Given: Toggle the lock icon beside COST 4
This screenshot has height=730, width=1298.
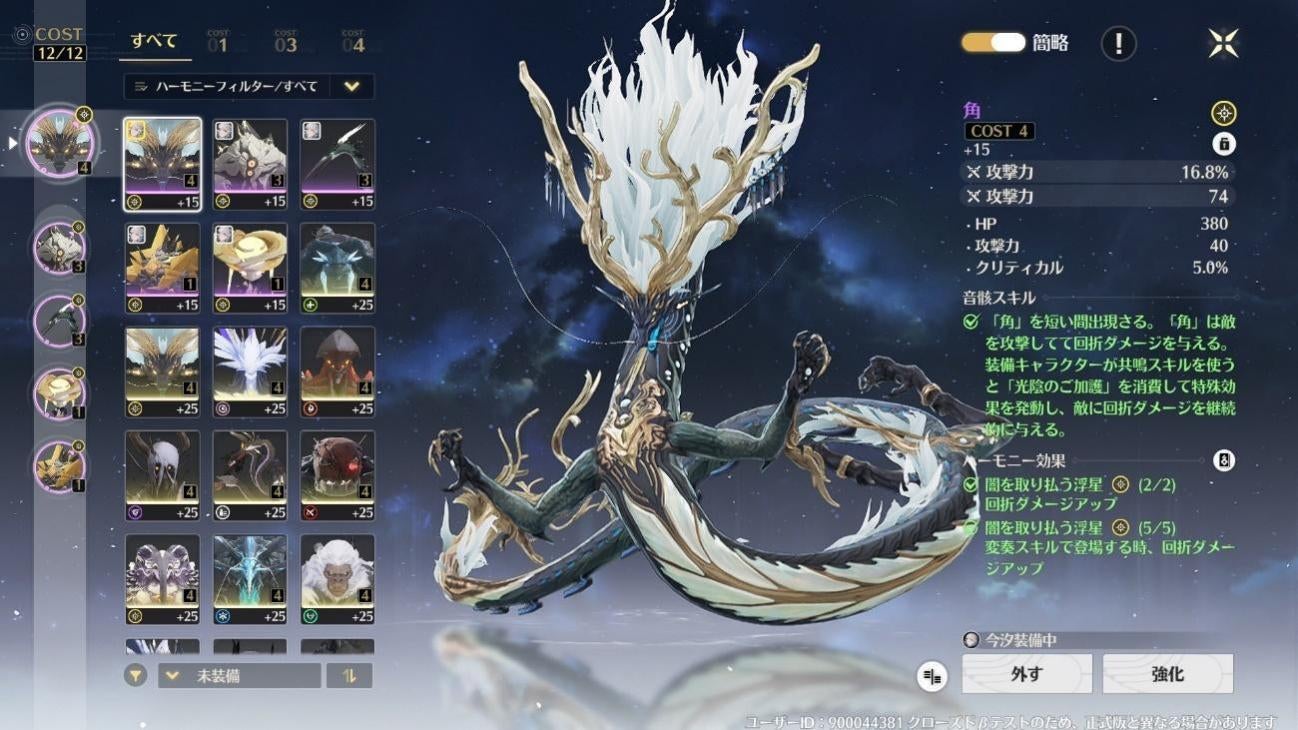Looking at the screenshot, I should tap(1223, 144).
